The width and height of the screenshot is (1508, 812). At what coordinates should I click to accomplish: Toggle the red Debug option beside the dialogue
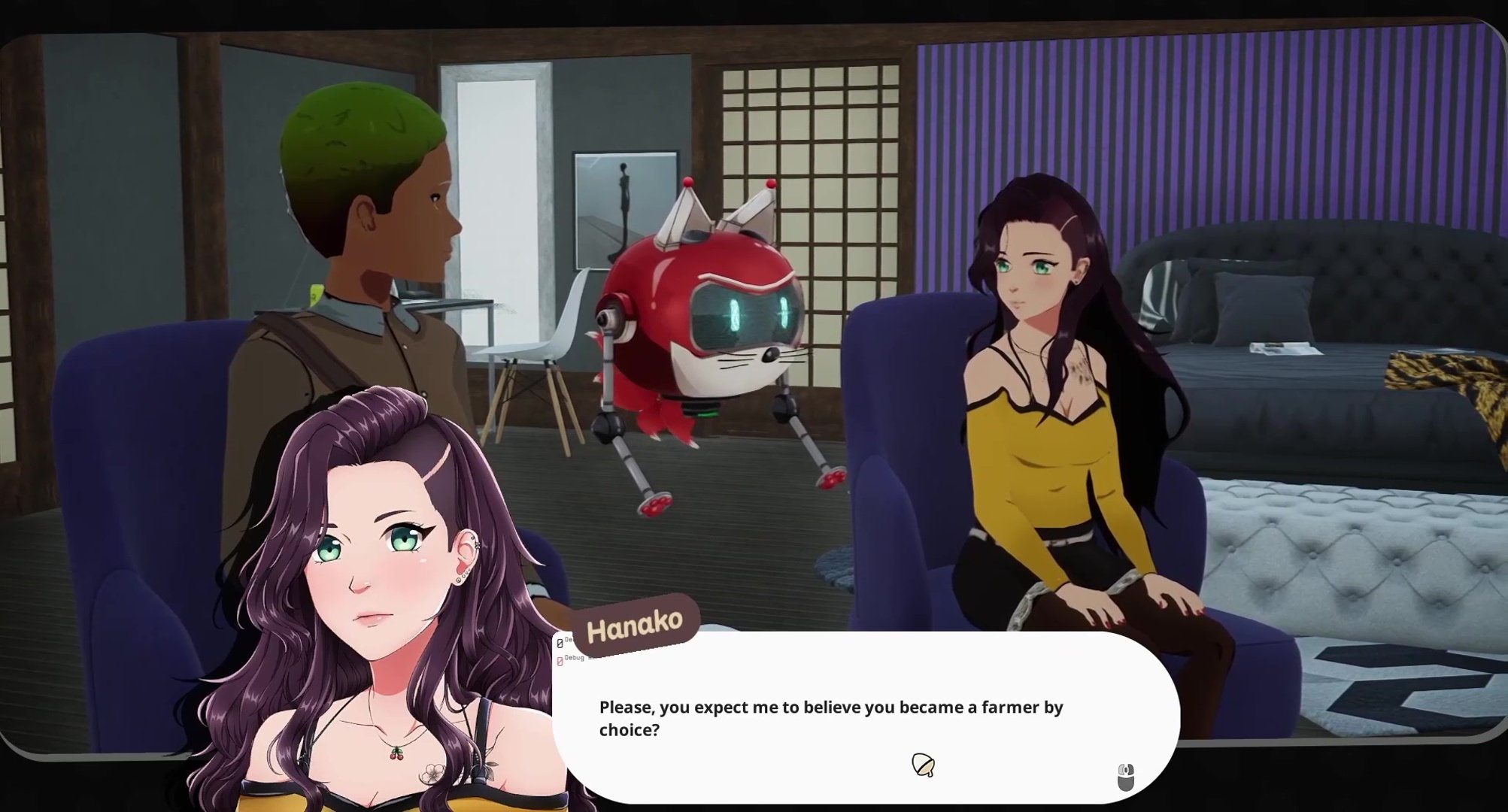tap(560, 661)
